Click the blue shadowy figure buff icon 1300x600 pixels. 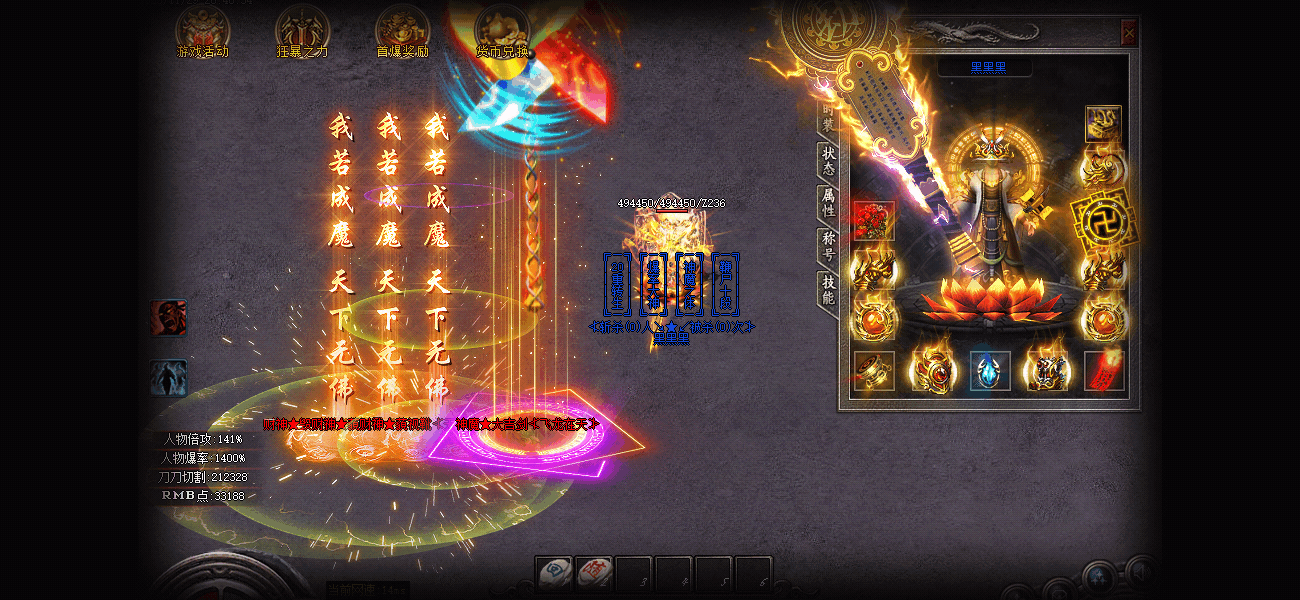[x=168, y=378]
